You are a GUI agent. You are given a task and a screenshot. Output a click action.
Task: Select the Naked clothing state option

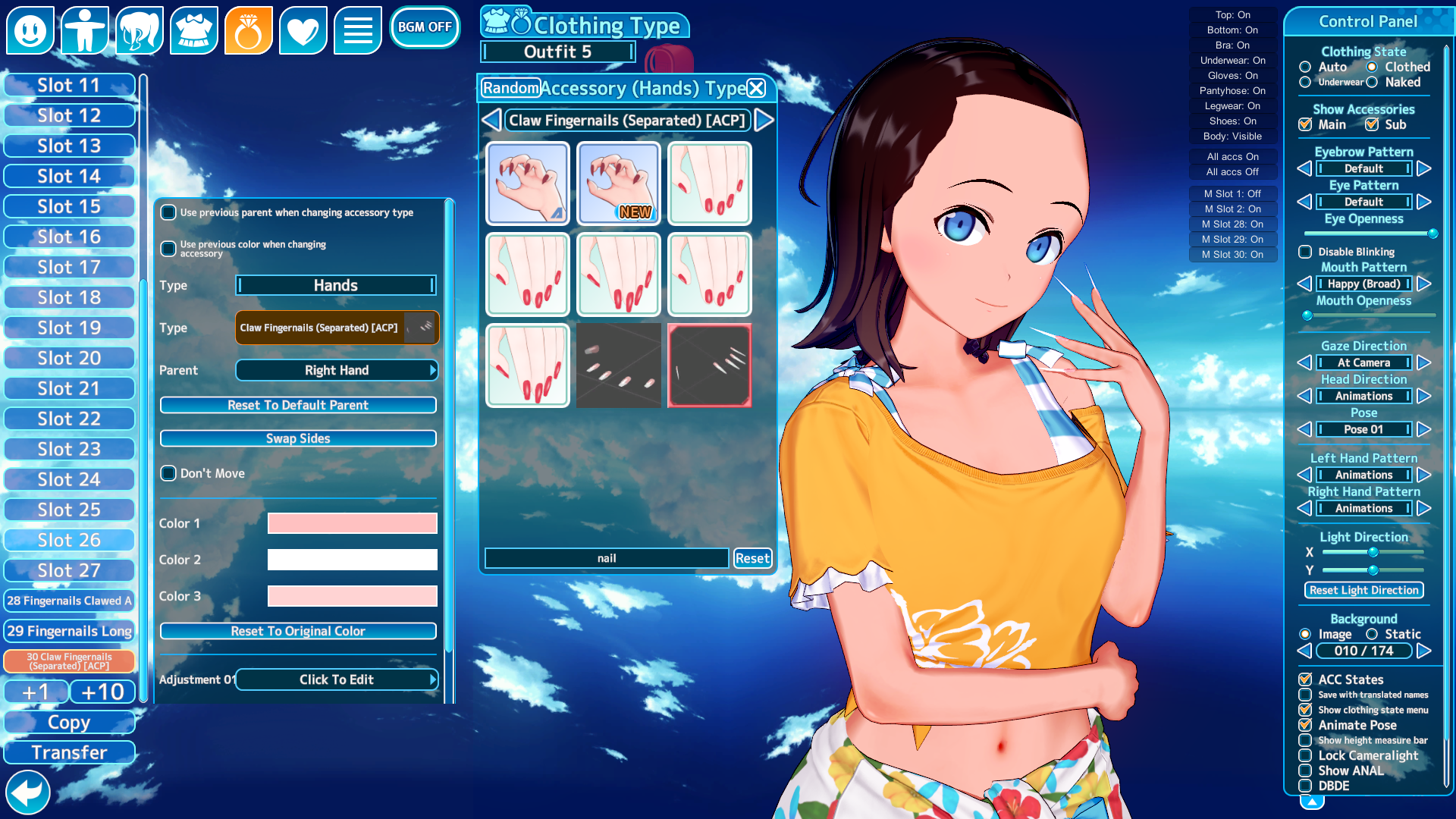[x=1373, y=83]
